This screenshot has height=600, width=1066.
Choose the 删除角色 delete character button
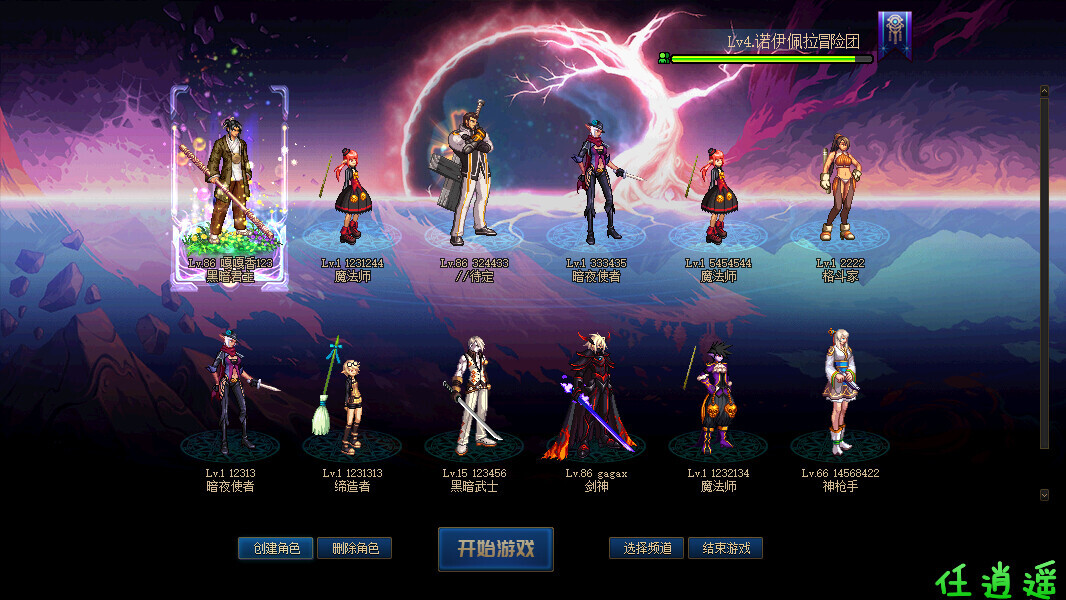pos(354,548)
